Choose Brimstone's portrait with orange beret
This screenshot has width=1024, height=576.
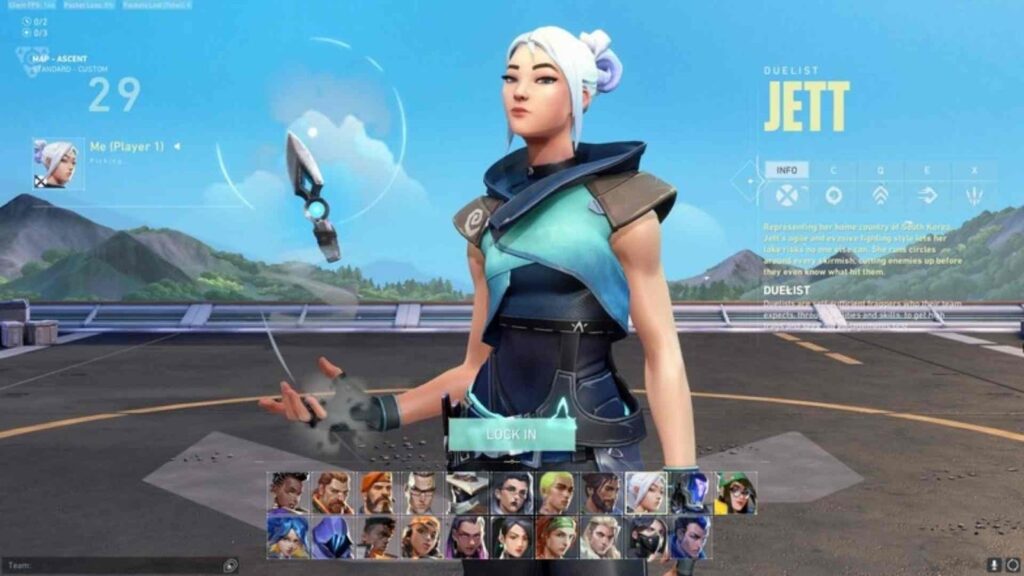pos(377,492)
